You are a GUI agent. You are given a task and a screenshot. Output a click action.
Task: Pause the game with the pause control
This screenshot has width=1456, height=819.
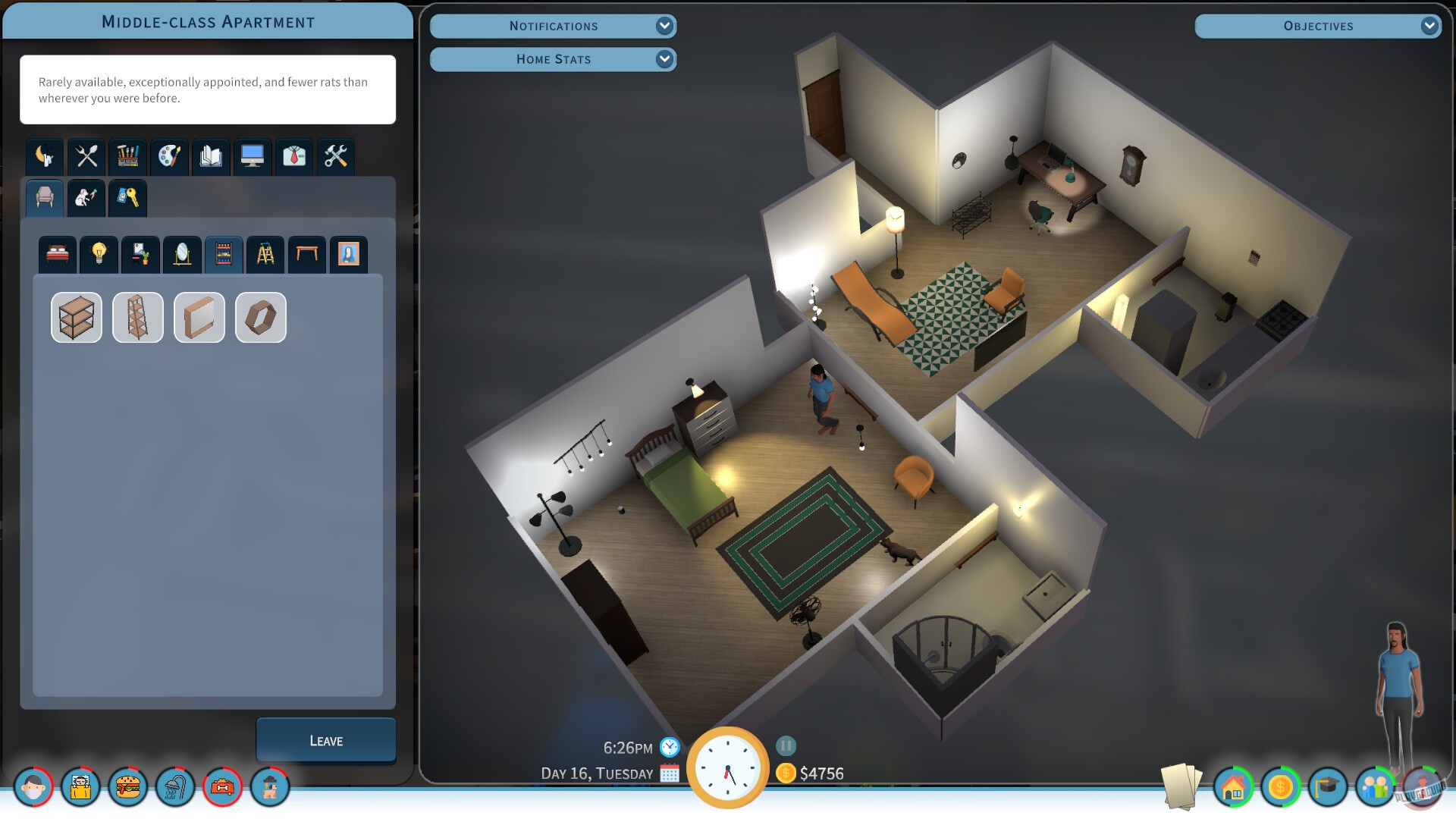point(785,747)
